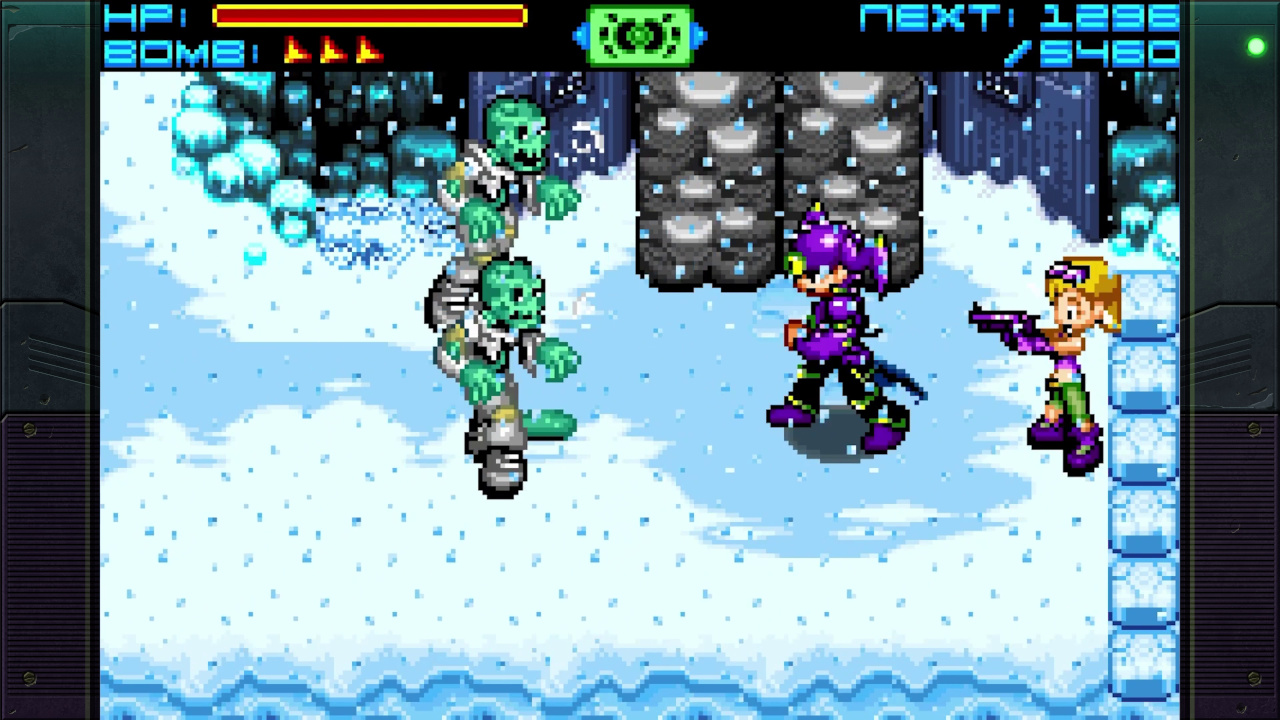Select the left stone pillar in the background
1280x720 pixels.
[705, 180]
